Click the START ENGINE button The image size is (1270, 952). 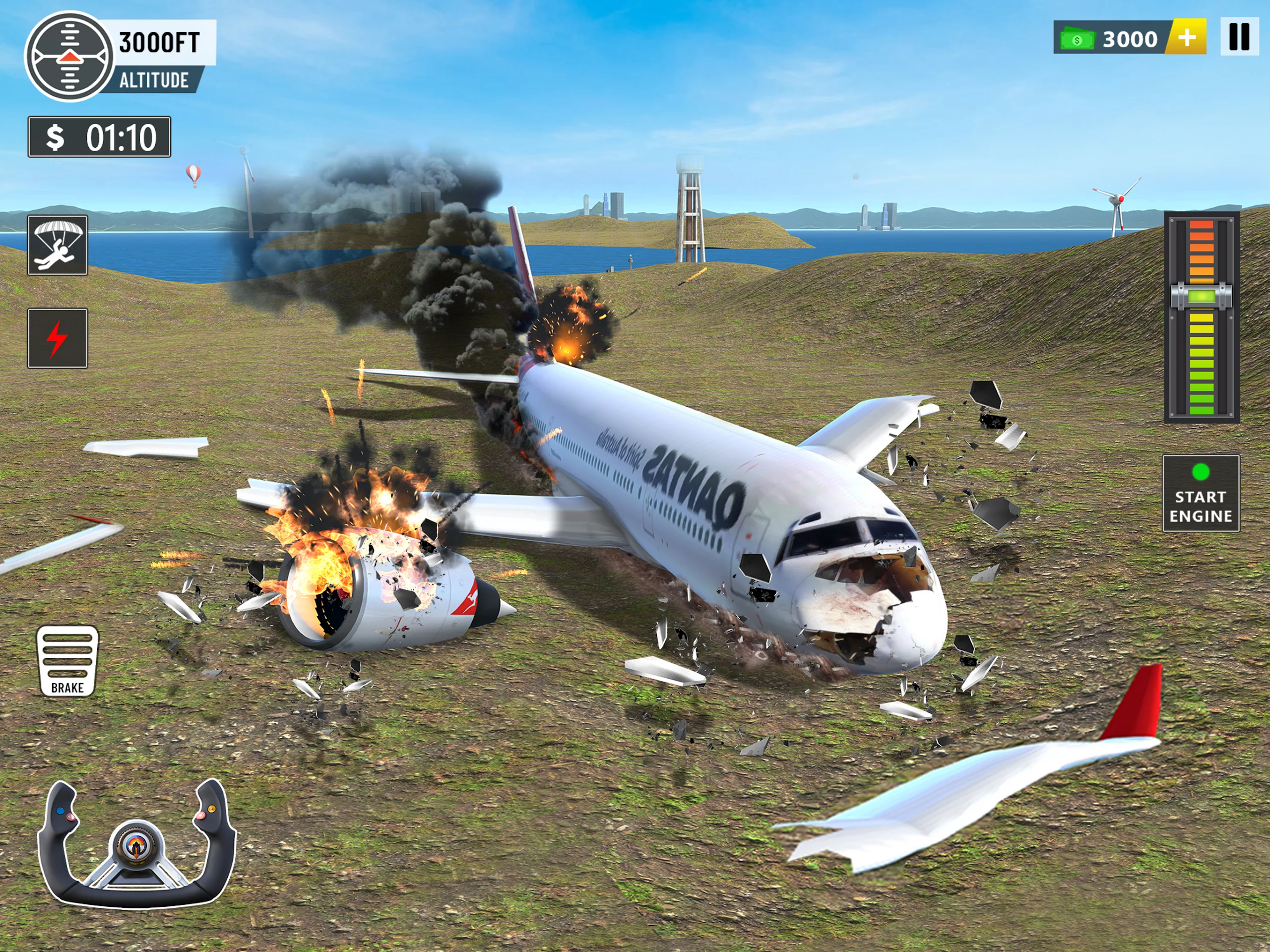pos(1201,493)
